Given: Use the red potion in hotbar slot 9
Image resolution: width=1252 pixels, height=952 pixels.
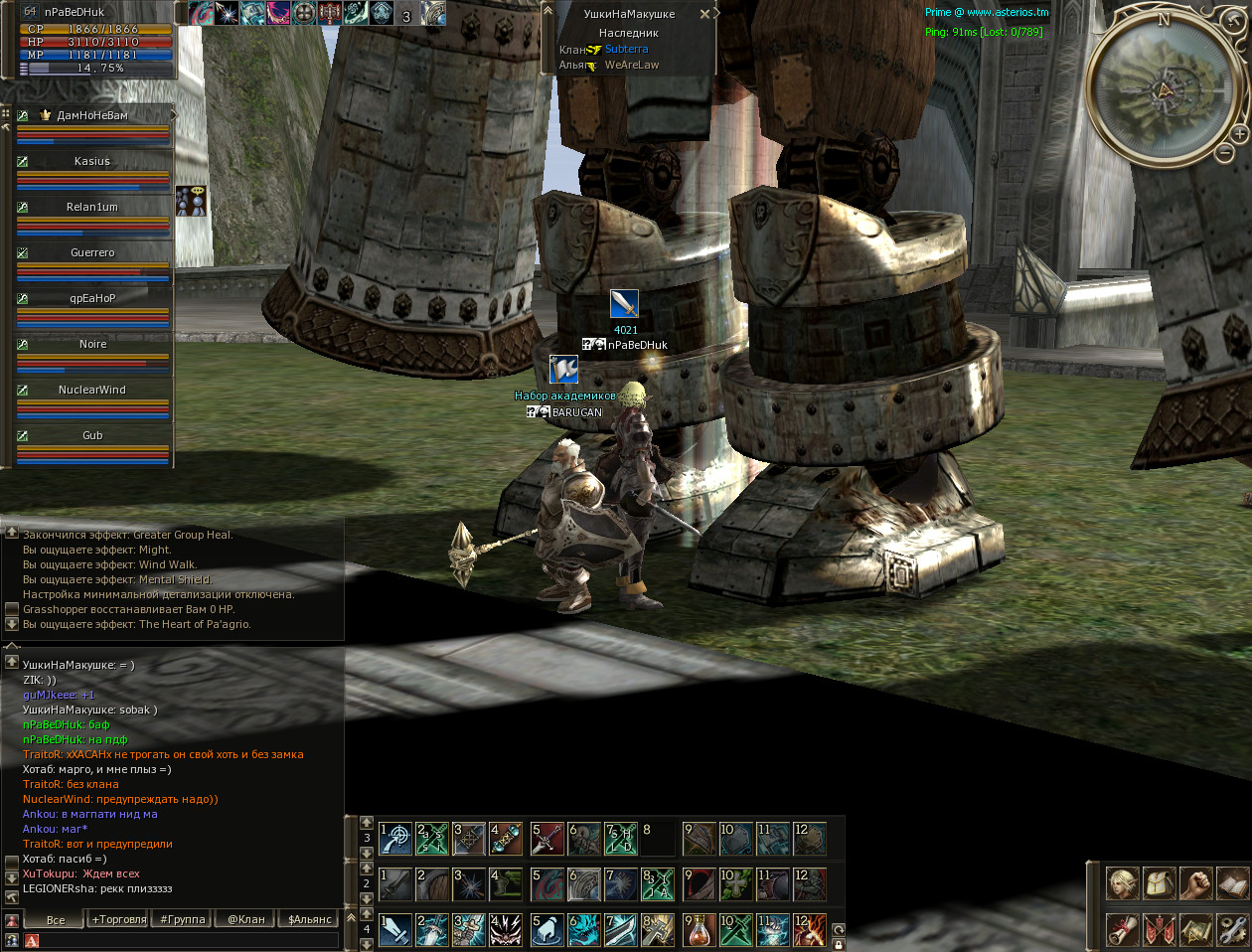Looking at the screenshot, I should (699, 930).
